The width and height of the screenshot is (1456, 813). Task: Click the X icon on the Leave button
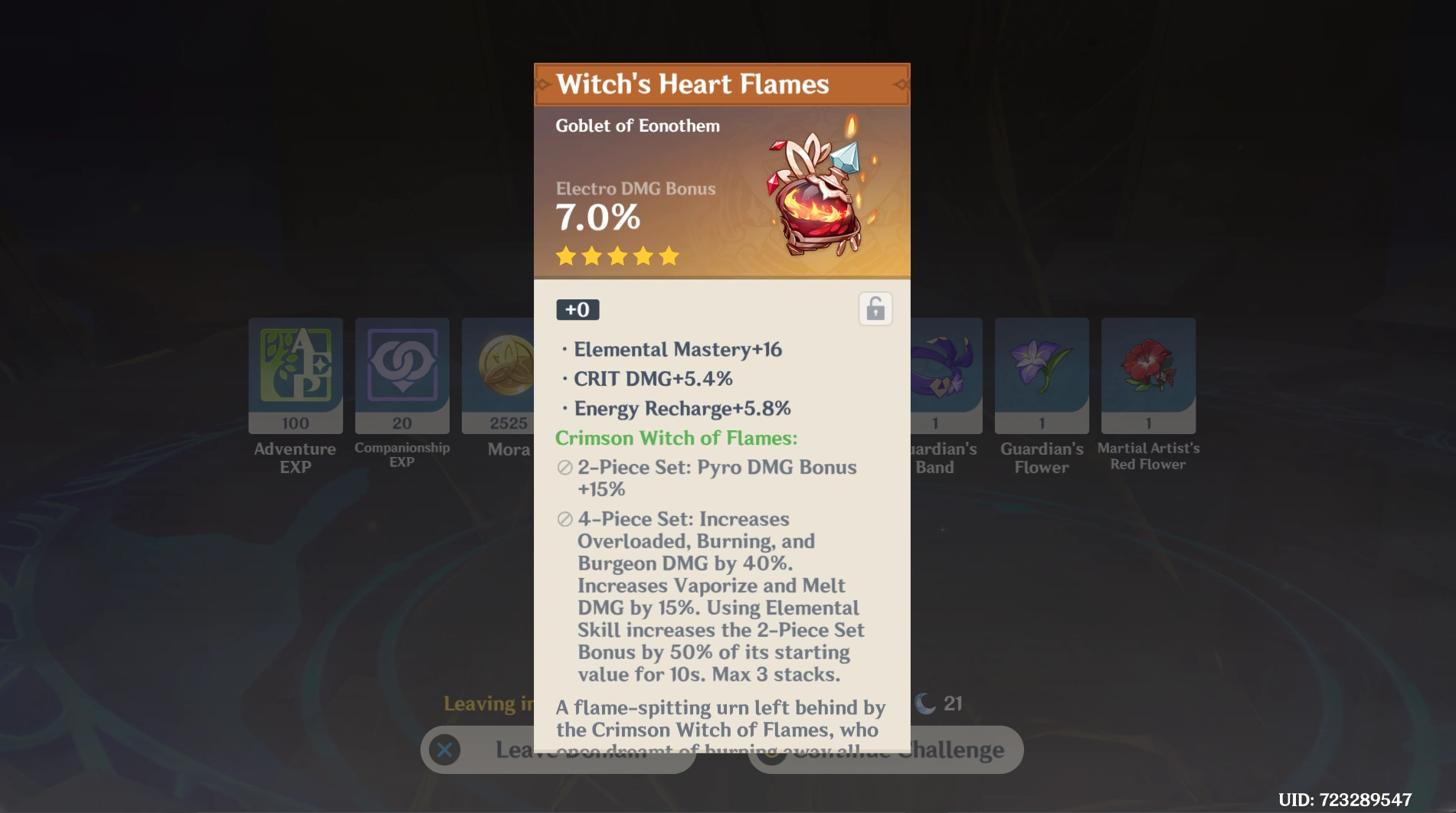(445, 750)
